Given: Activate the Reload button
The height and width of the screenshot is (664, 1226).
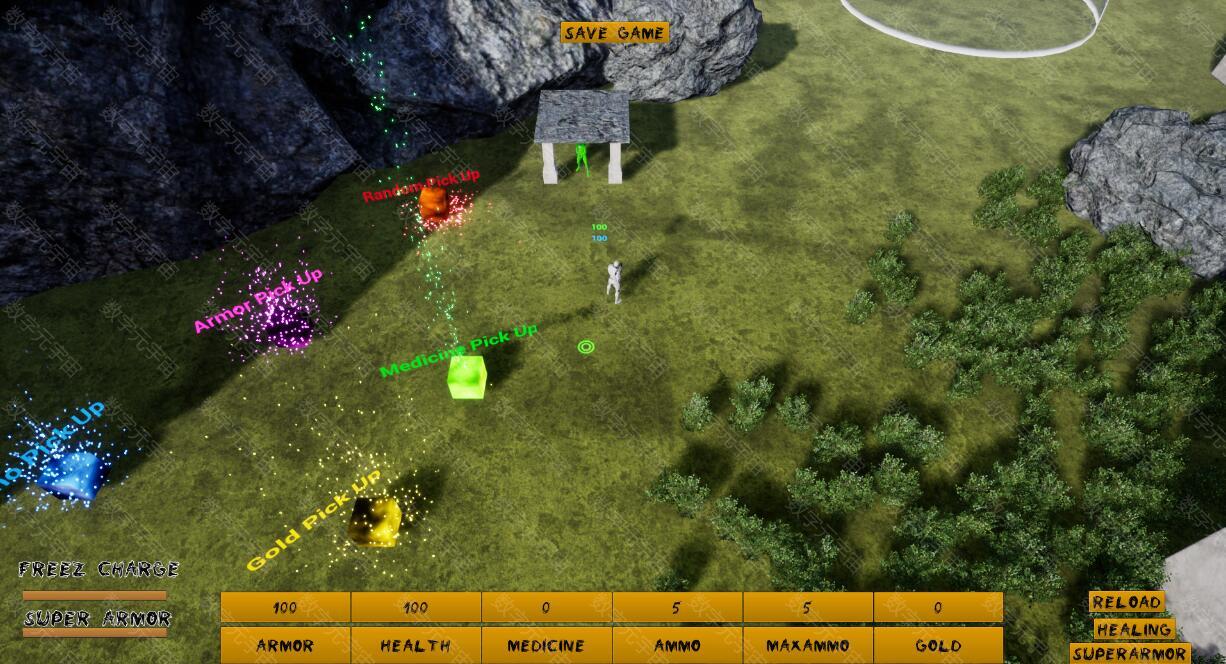Looking at the screenshot, I should (1126, 602).
